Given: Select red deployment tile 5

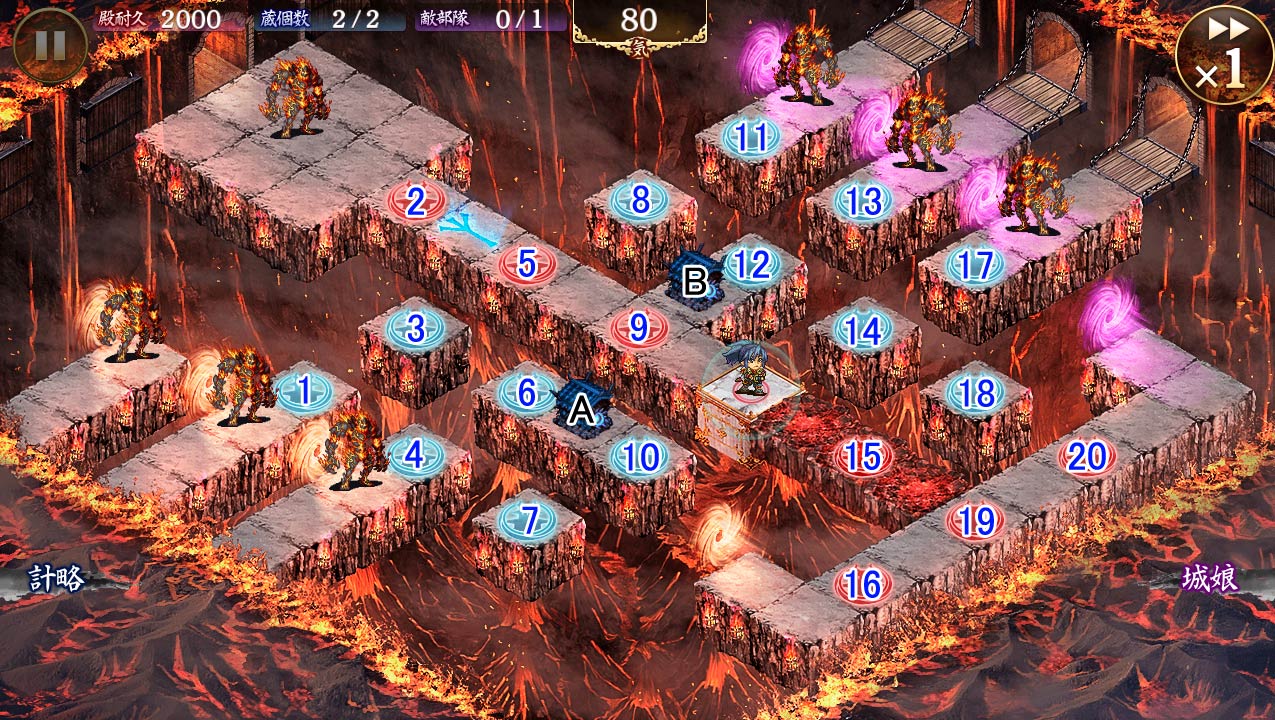Looking at the screenshot, I should tap(527, 264).
